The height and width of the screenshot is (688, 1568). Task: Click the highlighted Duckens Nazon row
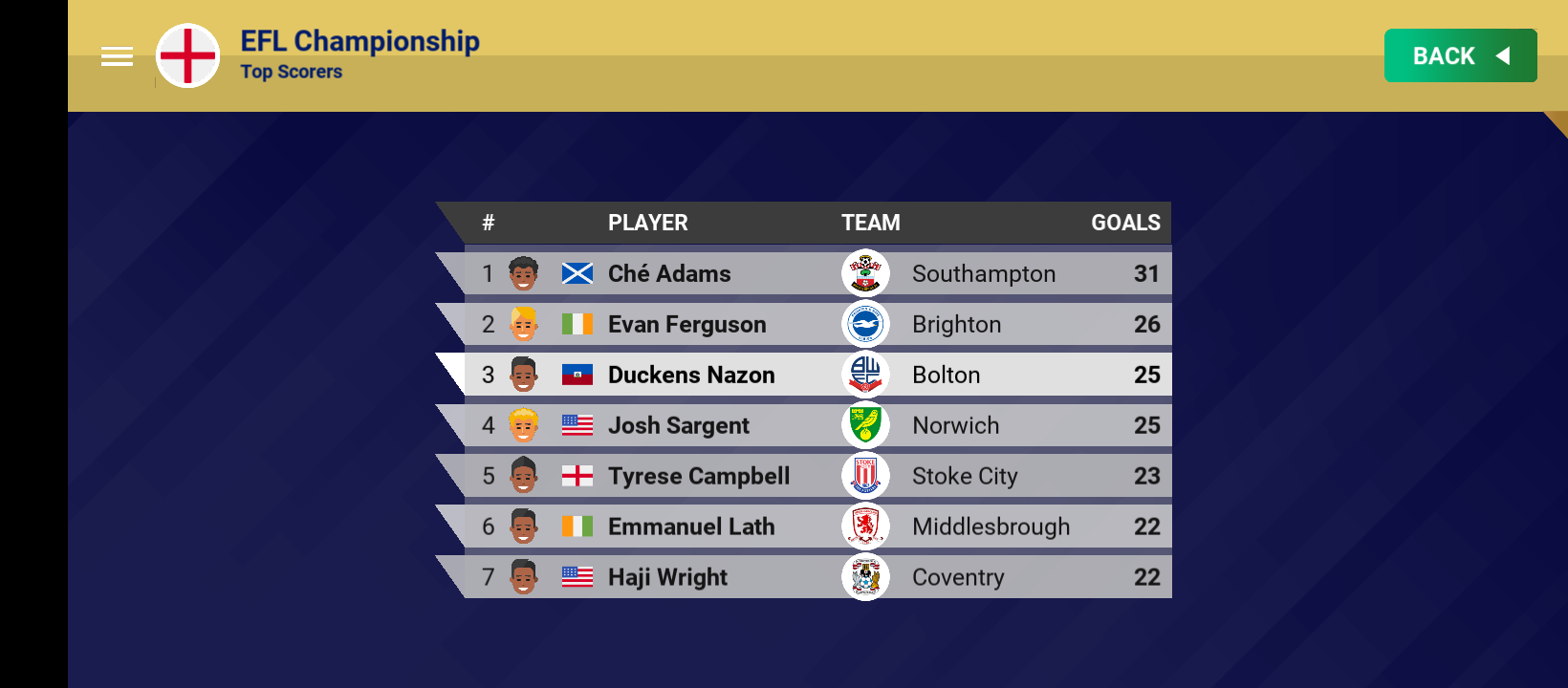click(x=813, y=375)
